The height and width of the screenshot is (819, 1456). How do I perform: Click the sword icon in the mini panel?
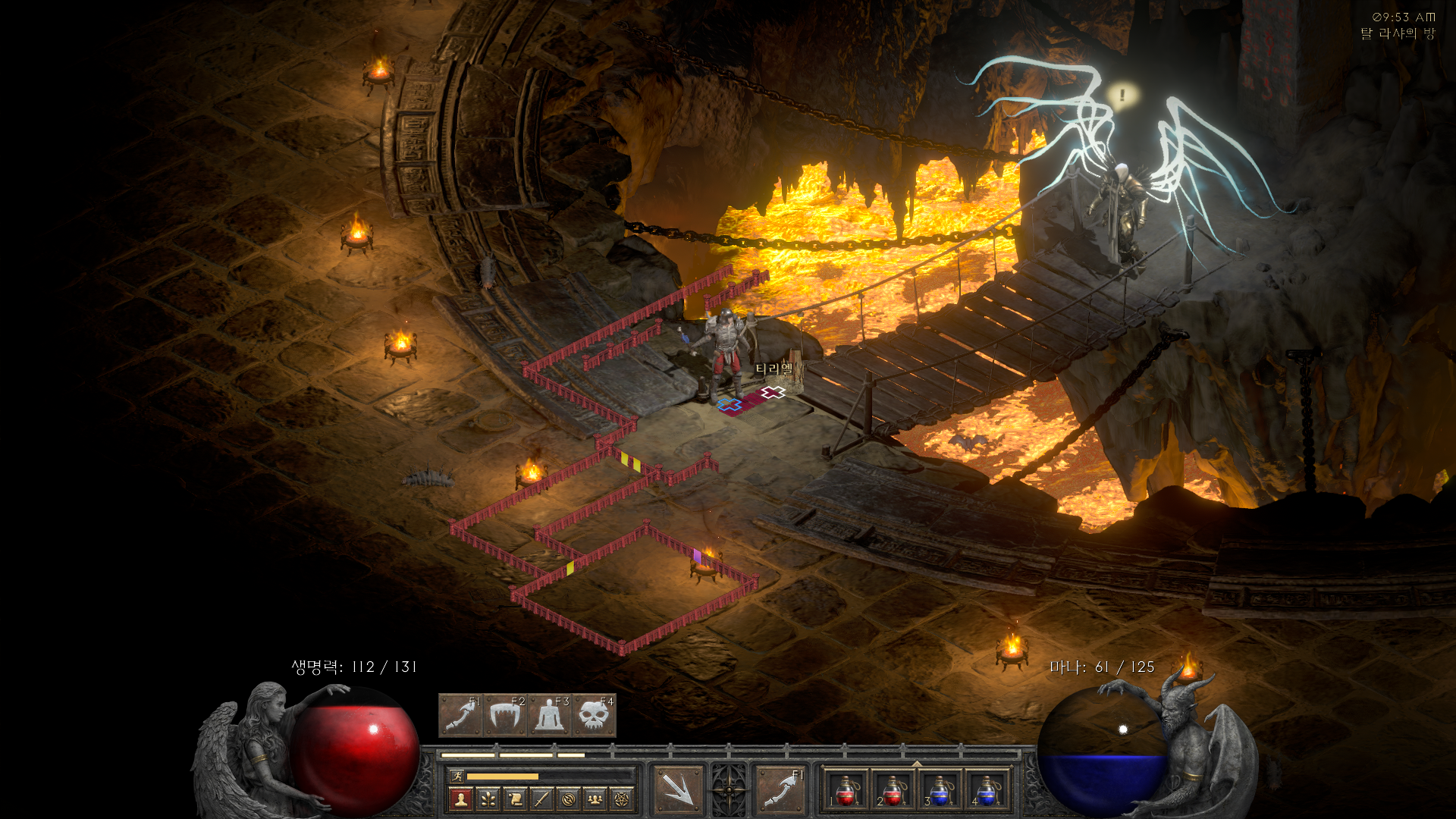click(541, 799)
